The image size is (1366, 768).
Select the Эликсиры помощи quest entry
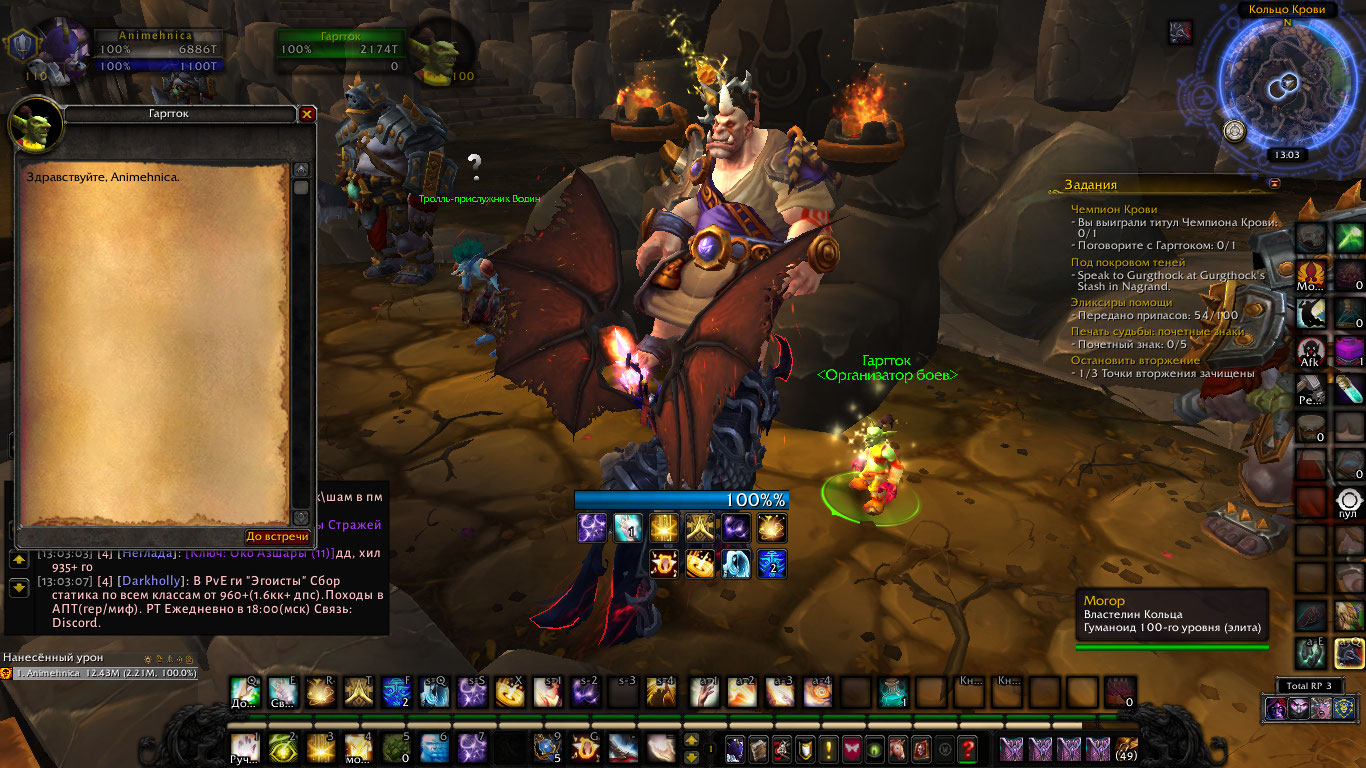coord(1121,302)
